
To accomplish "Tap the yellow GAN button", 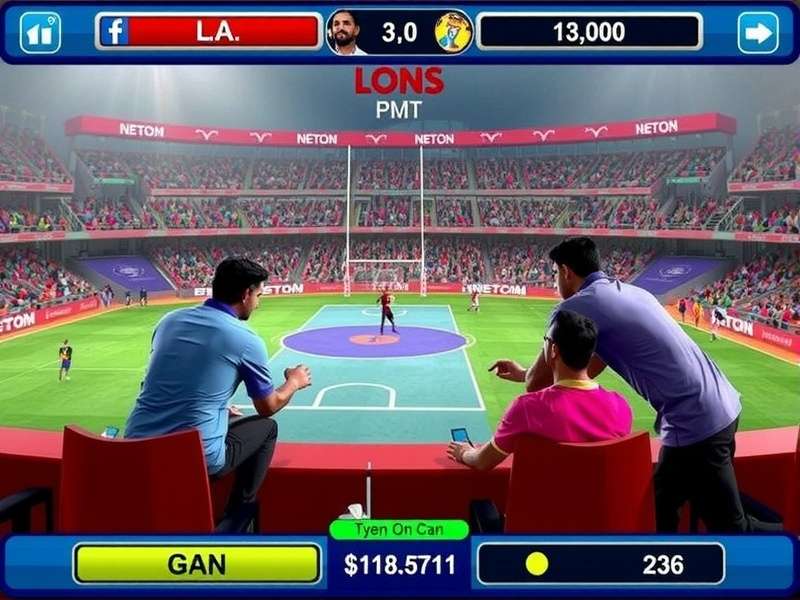I will click(197, 564).
